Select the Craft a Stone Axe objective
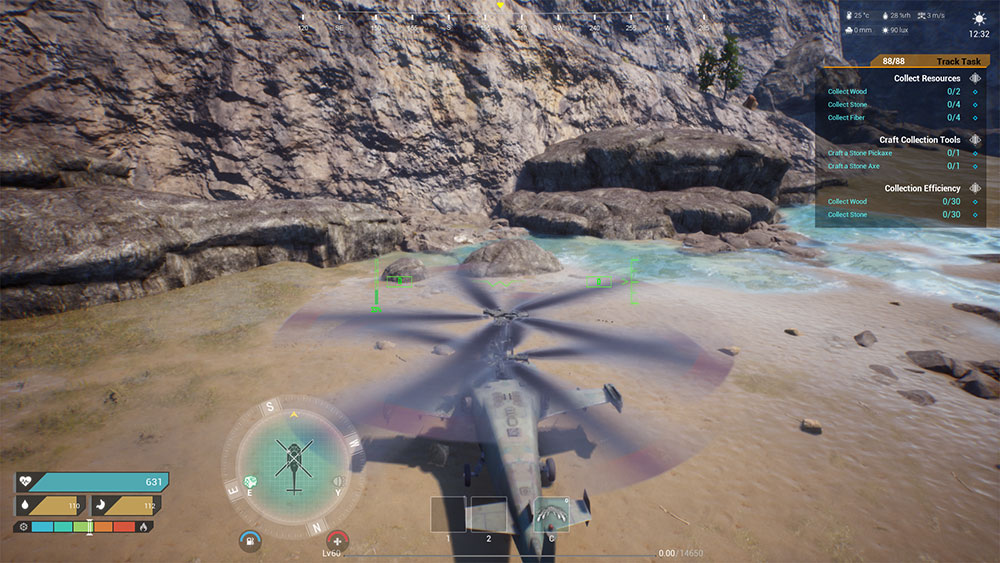This screenshot has width=1000, height=563. click(853, 166)
